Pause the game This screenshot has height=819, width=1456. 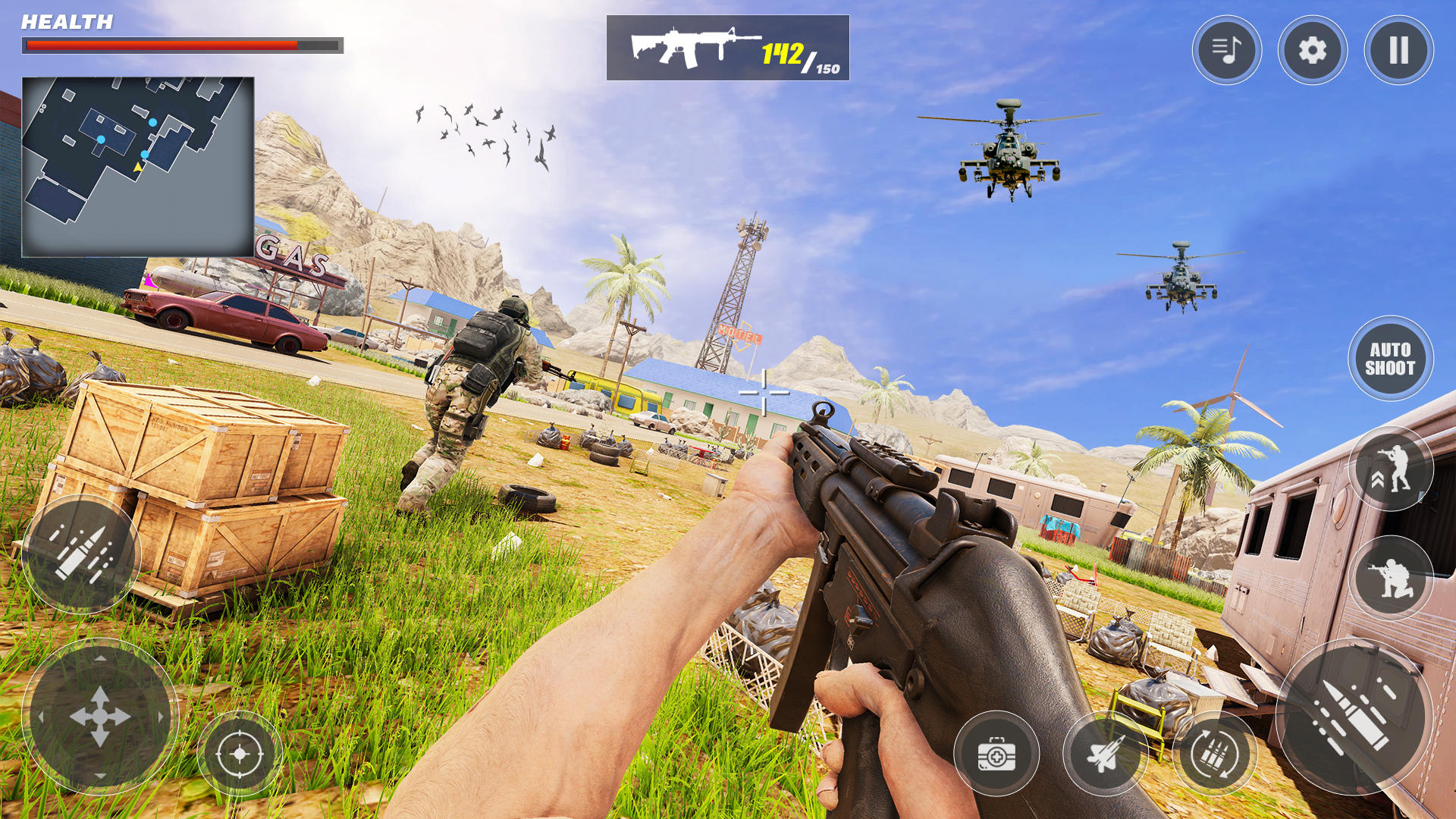1399,49
